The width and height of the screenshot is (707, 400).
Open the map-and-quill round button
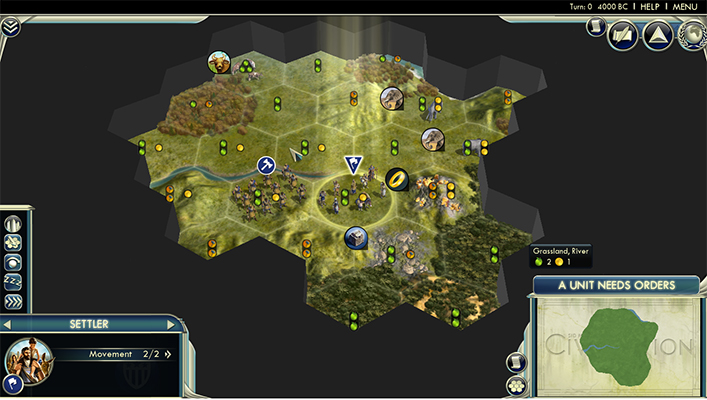[624, 36]
